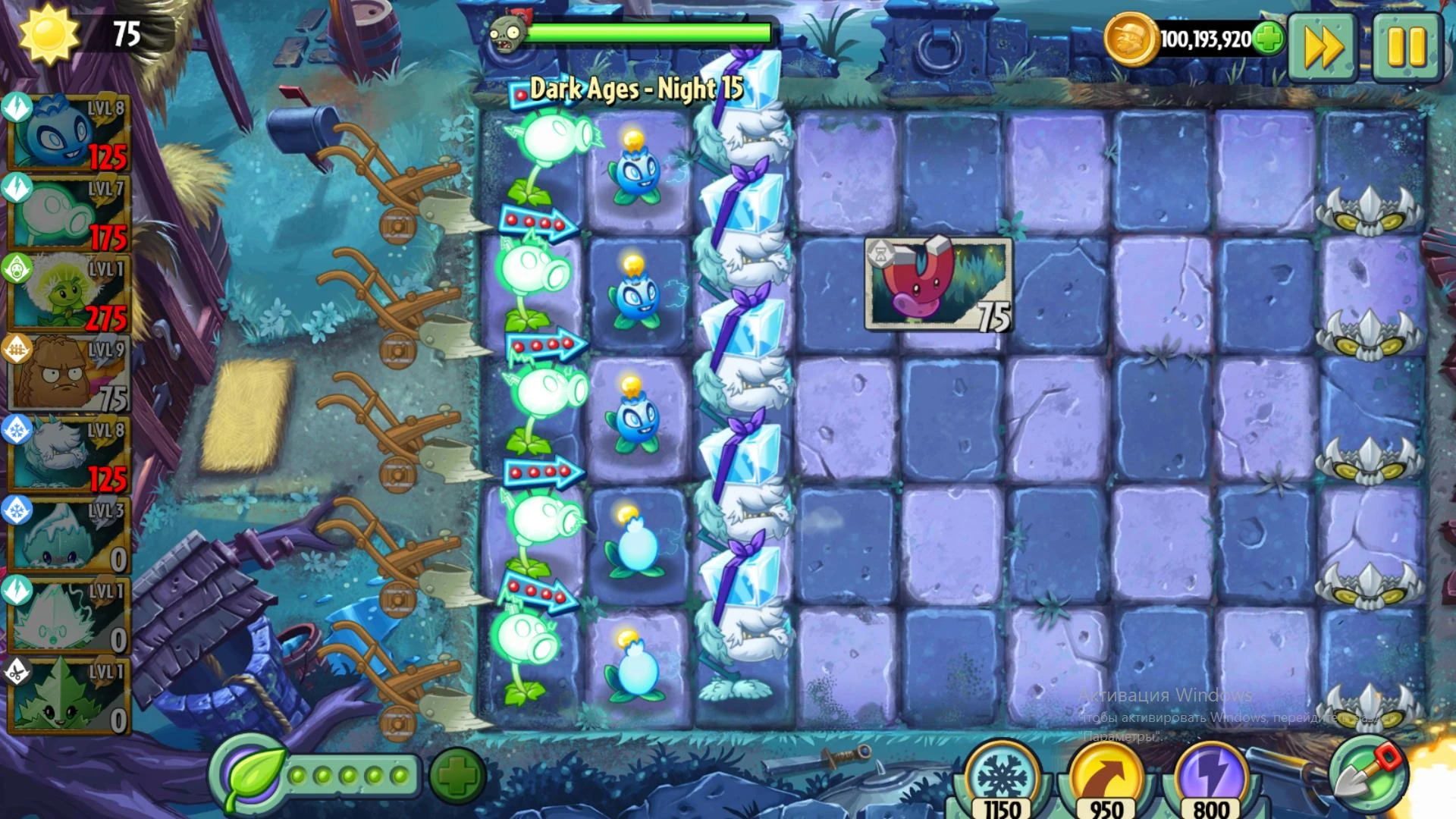Check the zombie level progress bar
This screenshot has height=819, width=1456.
pos(648,32)
